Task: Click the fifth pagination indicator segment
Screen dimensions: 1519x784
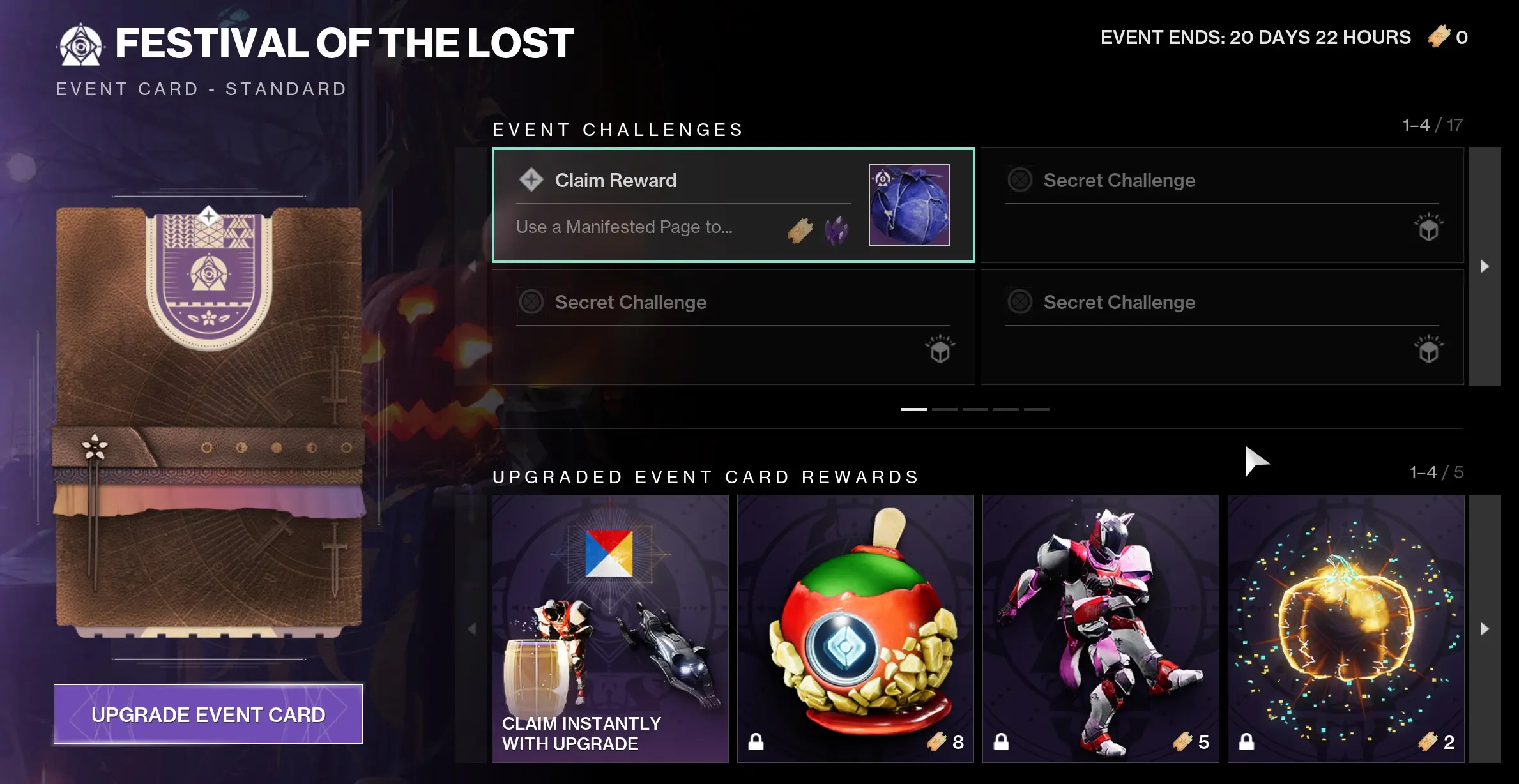Action: tap(1037, 409)
